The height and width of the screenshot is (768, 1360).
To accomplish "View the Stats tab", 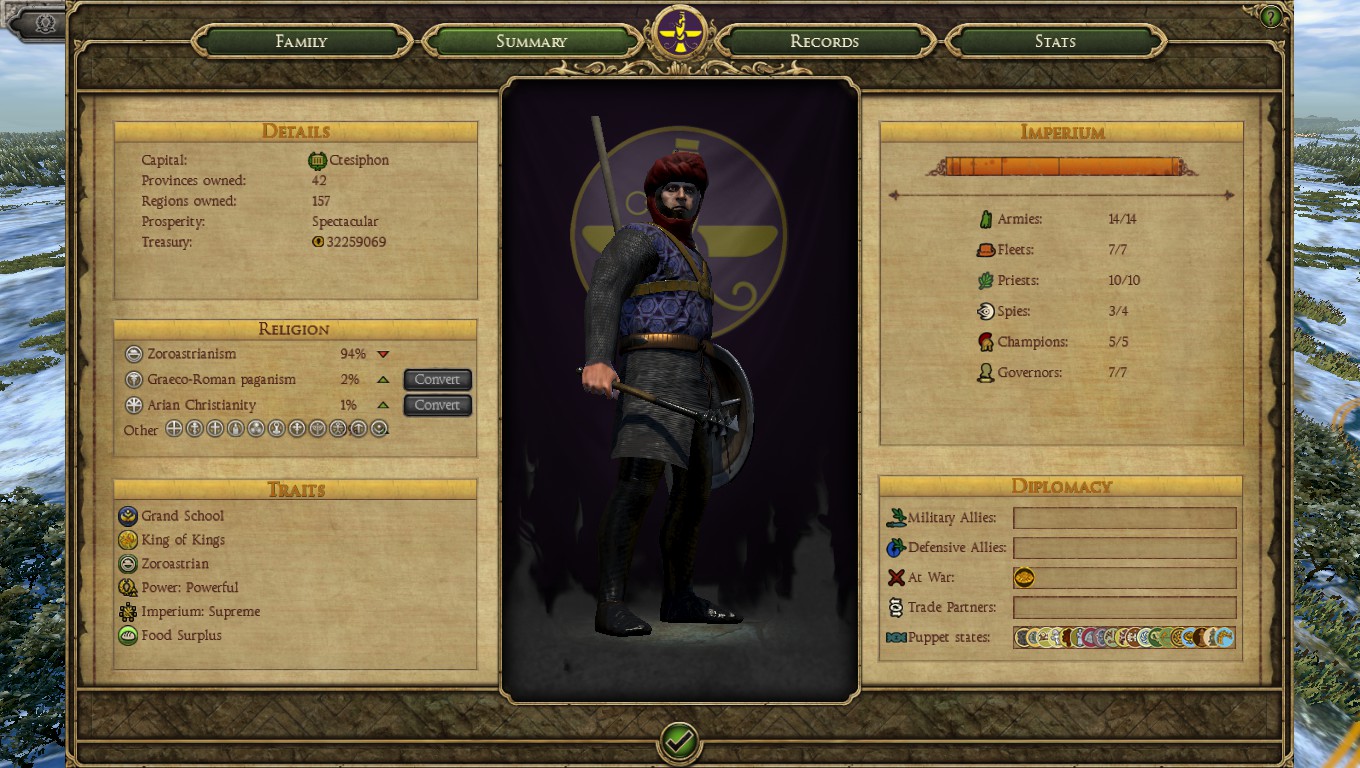I will 1055,42.
